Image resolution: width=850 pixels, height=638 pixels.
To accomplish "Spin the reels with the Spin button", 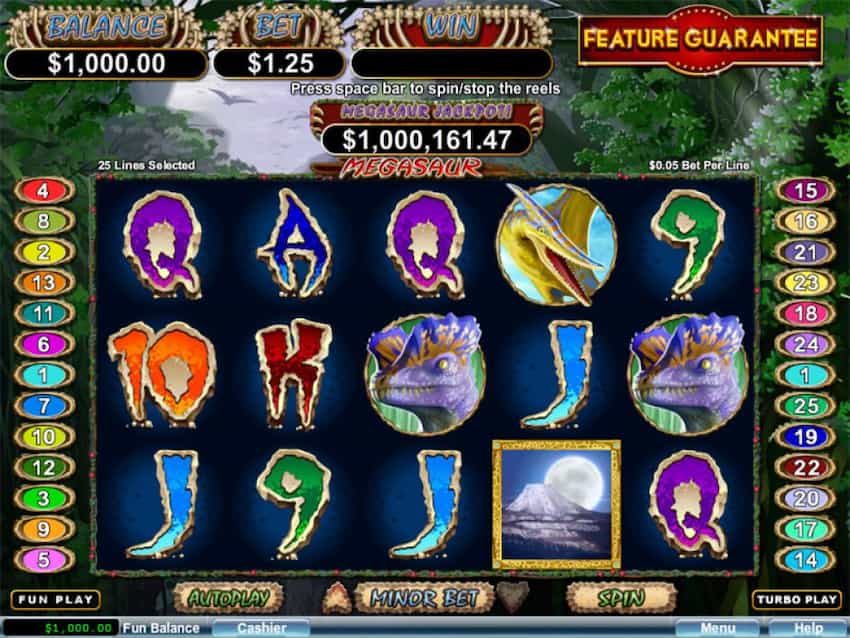I will click(620, 598).
